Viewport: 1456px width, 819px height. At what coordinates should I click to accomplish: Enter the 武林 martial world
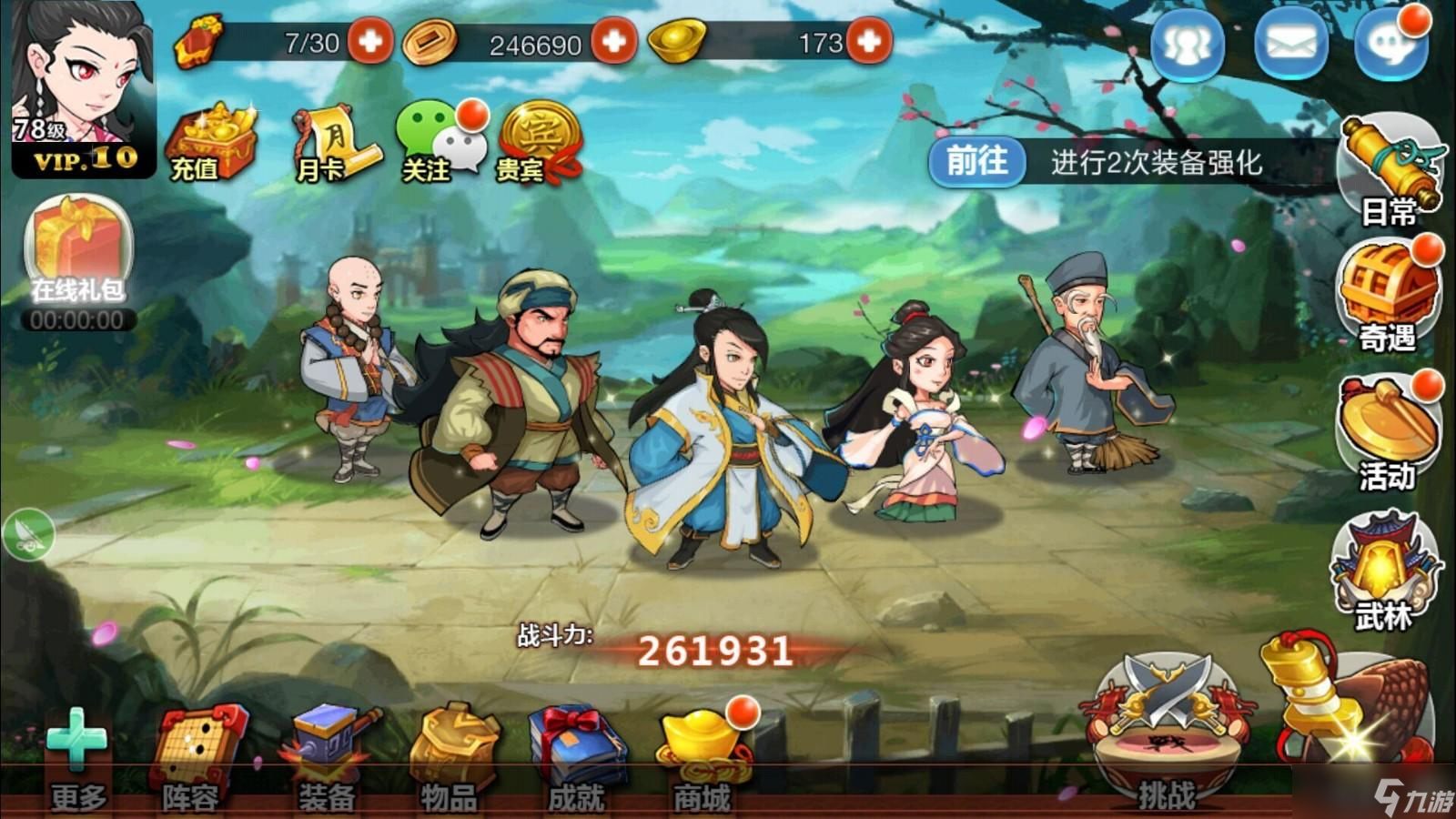(x=1387, y=564)
